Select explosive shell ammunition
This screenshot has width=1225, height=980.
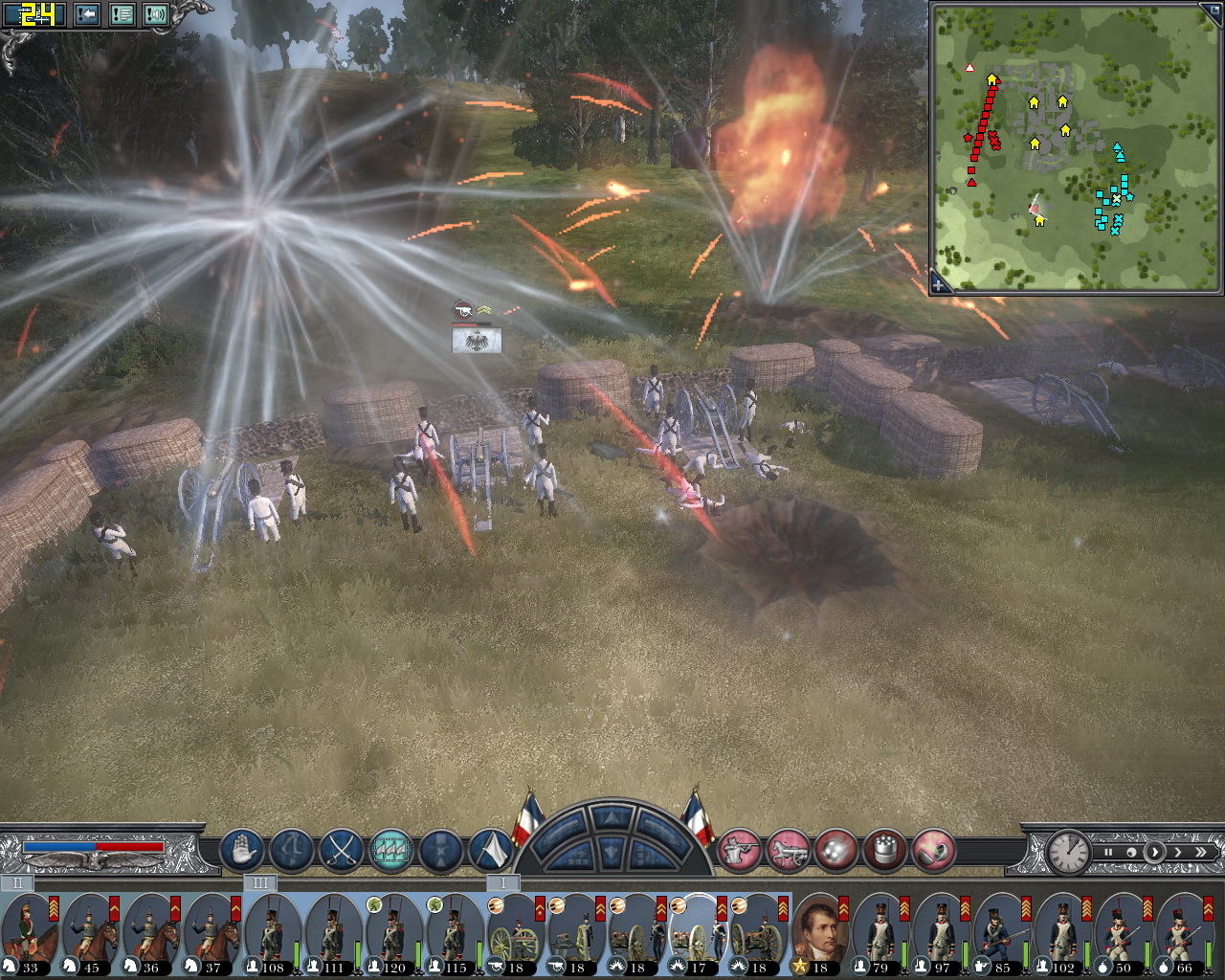pos(934,849)
